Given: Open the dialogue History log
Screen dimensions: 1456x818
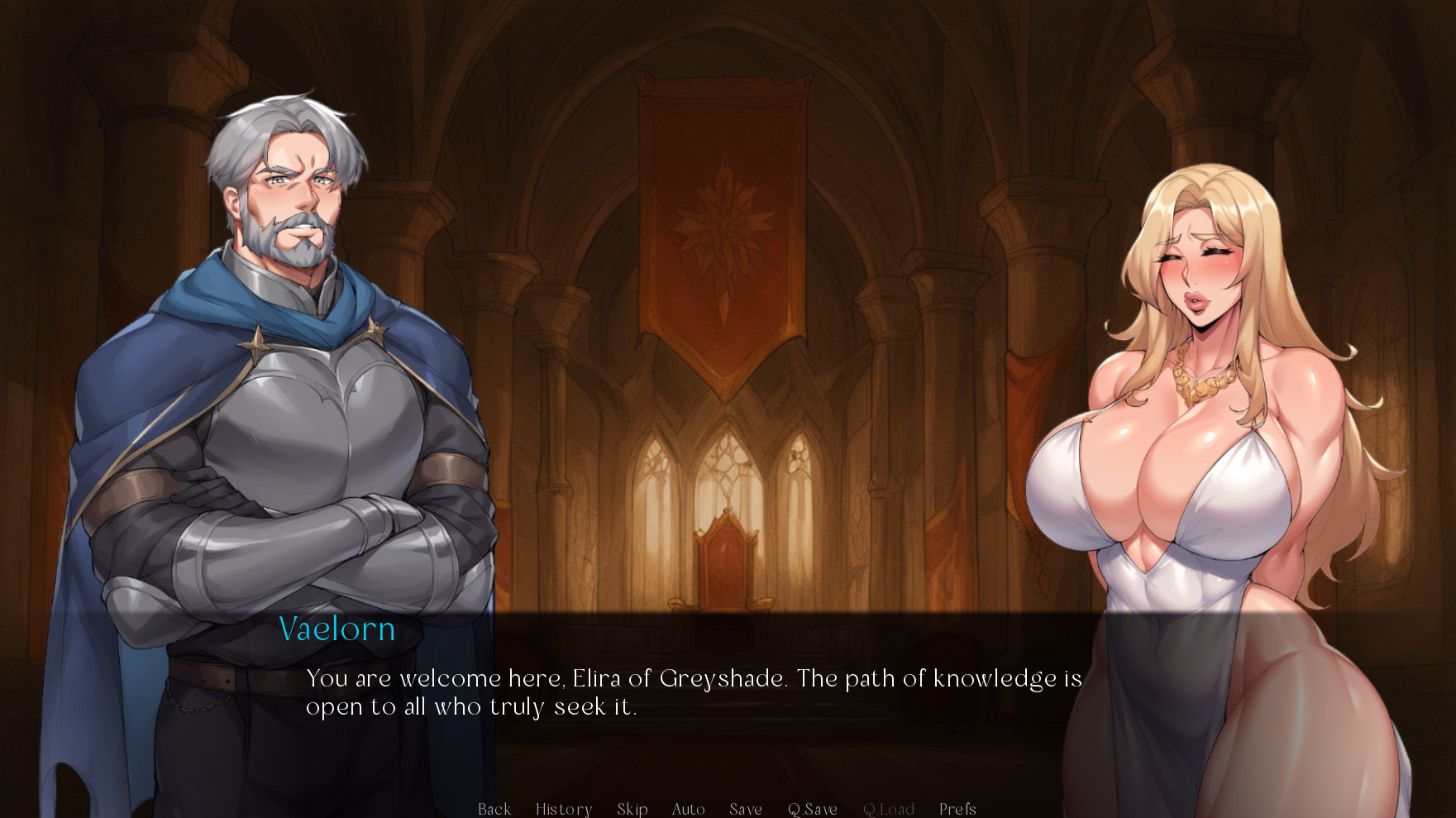Looking at the screenshot, I should (564, 809).
